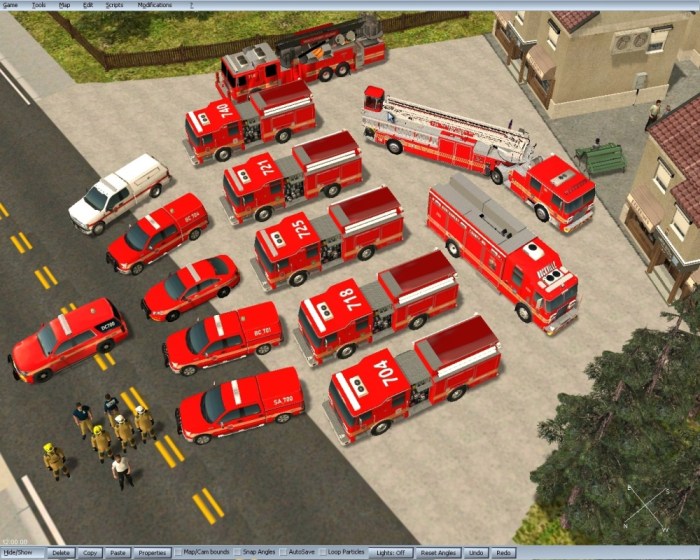Click the Reset Angles button

(438, 553)
